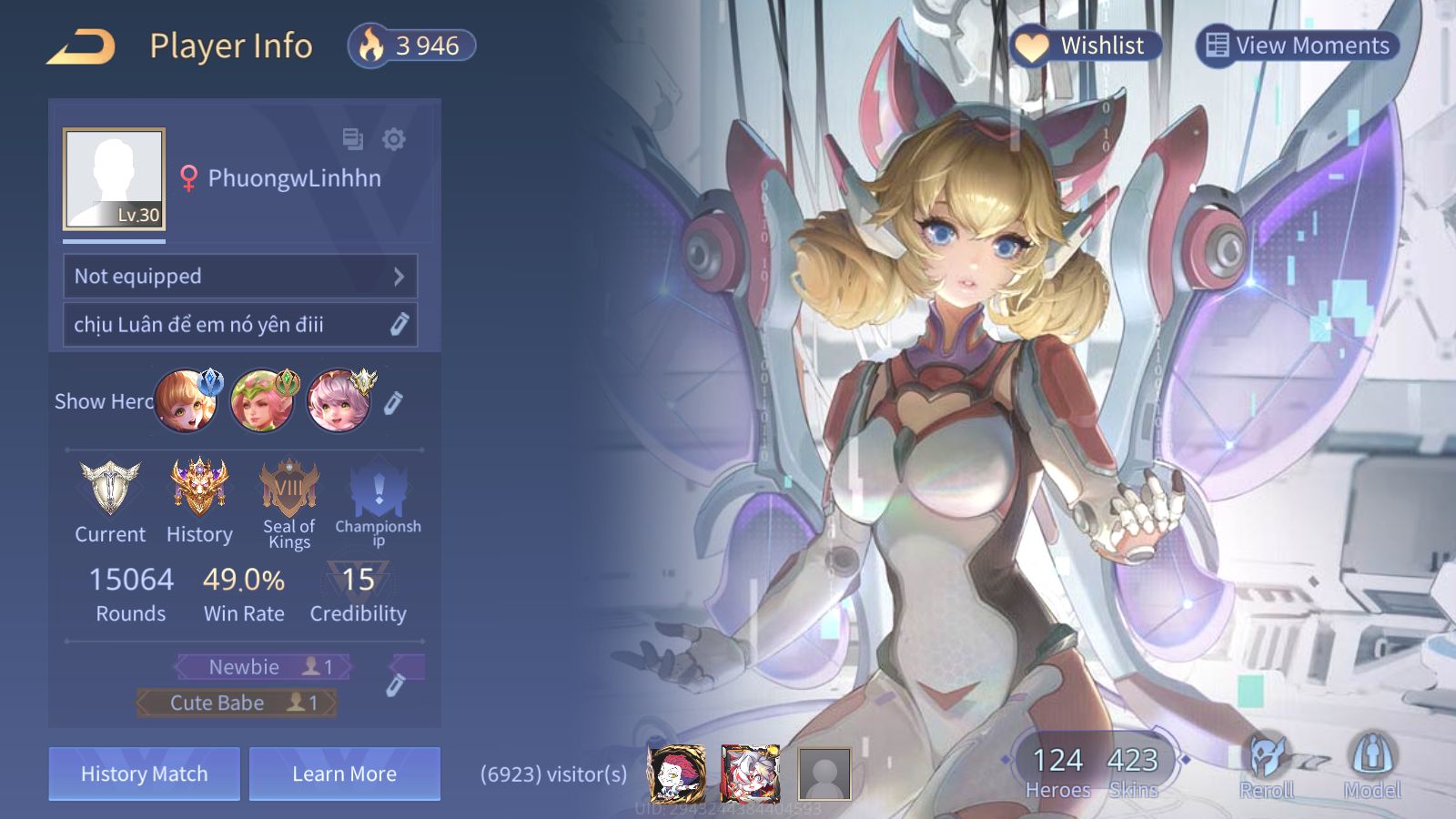The height and width of the screenshot is (819, 1456).
Task: Expand the Not equipped title row
Action: point(240,277)
